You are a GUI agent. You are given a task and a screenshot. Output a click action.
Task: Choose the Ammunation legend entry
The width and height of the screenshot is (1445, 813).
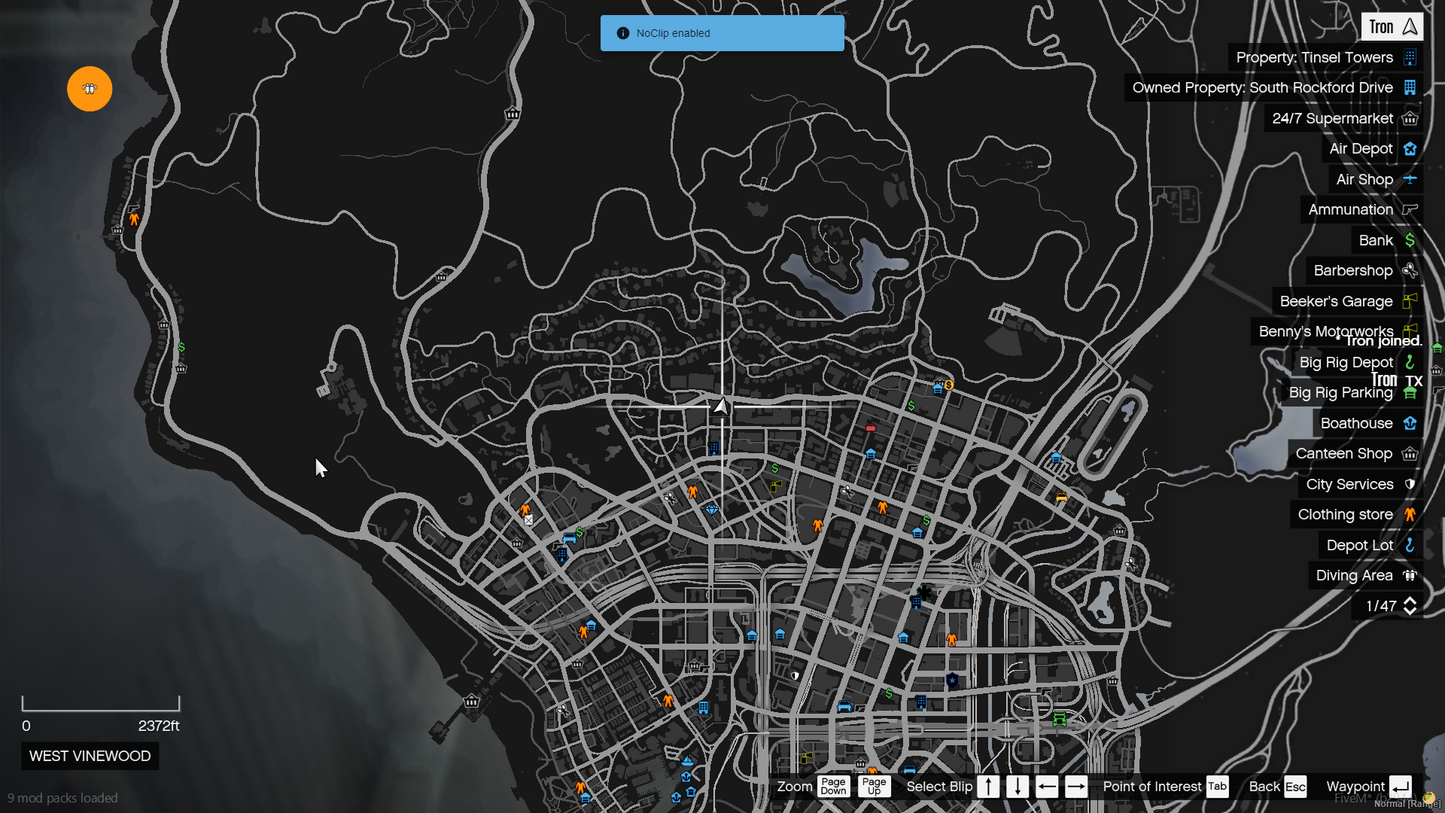(1350, 210)
